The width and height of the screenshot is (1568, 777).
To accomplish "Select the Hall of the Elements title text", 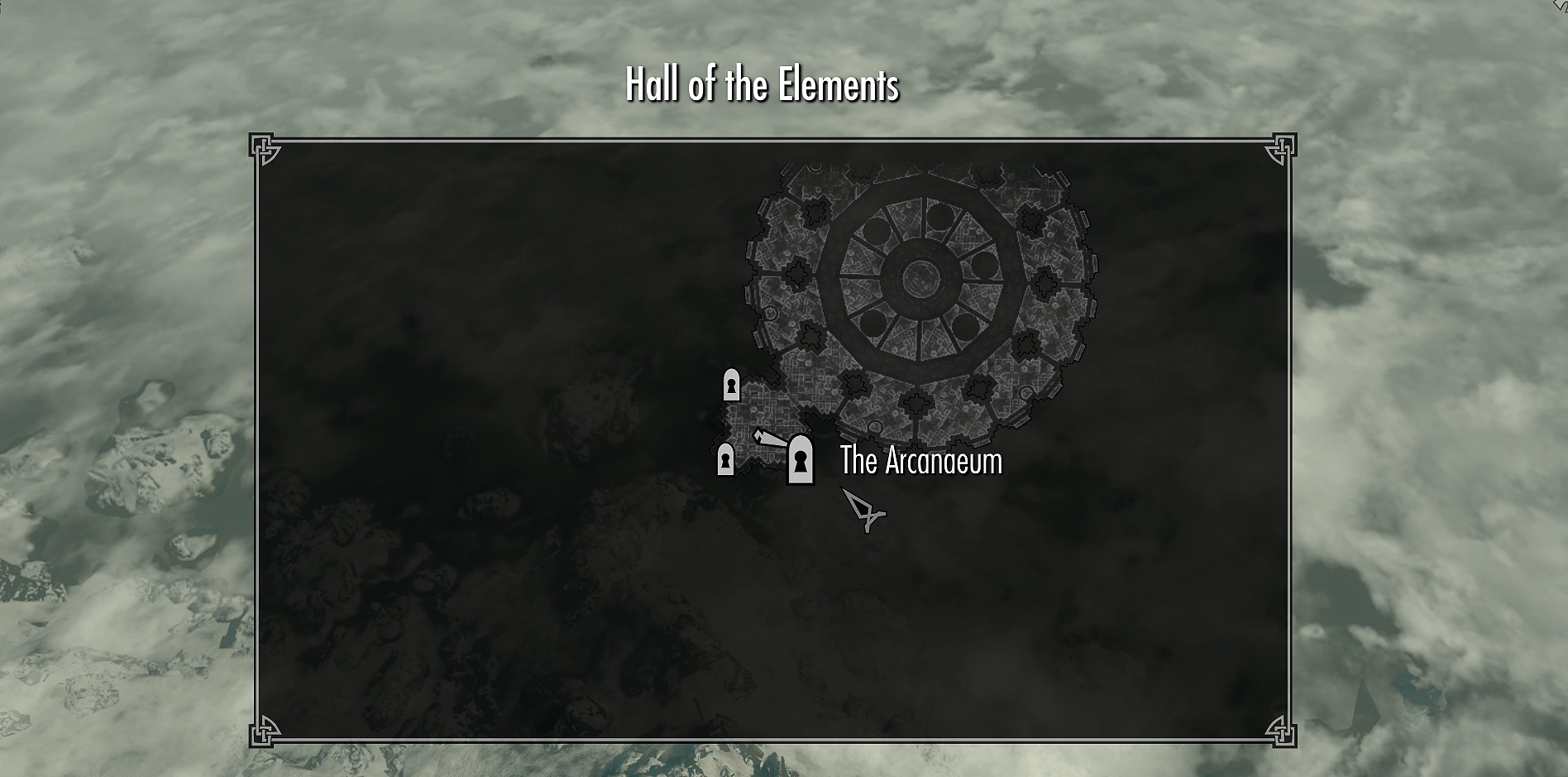I will [x=762, y=84].
